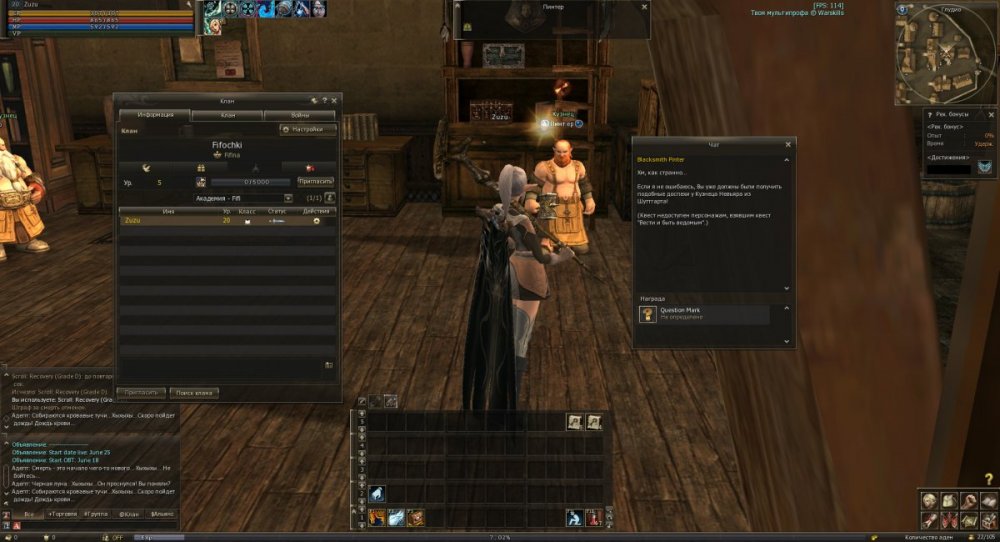Switch to the Войны tab
The height and width of the screenshot is (542, 1000).
pos(299,115)
